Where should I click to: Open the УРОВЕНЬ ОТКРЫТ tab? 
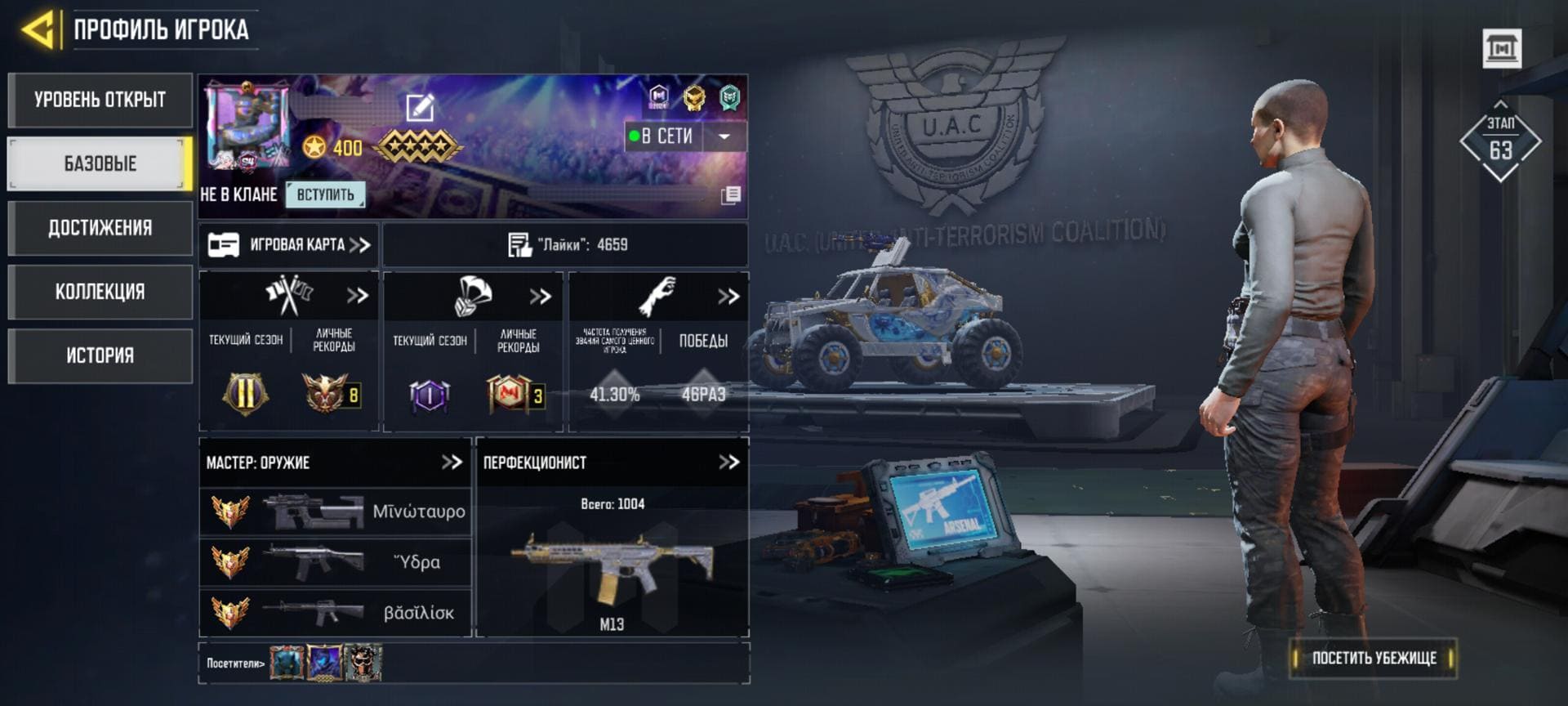click(100, 101)
